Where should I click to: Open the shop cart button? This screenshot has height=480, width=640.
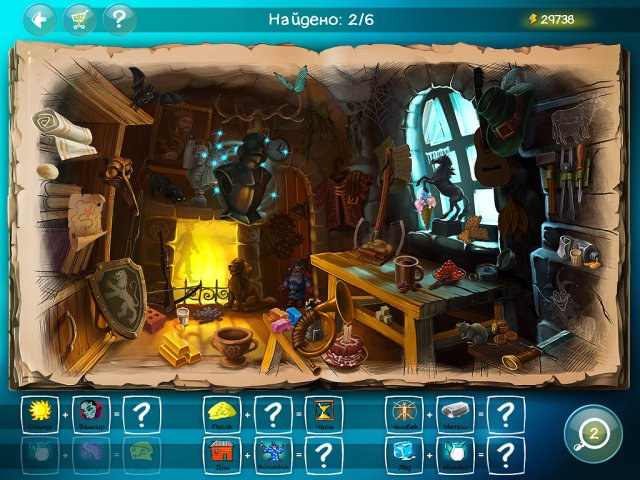[x=79, y=19]
